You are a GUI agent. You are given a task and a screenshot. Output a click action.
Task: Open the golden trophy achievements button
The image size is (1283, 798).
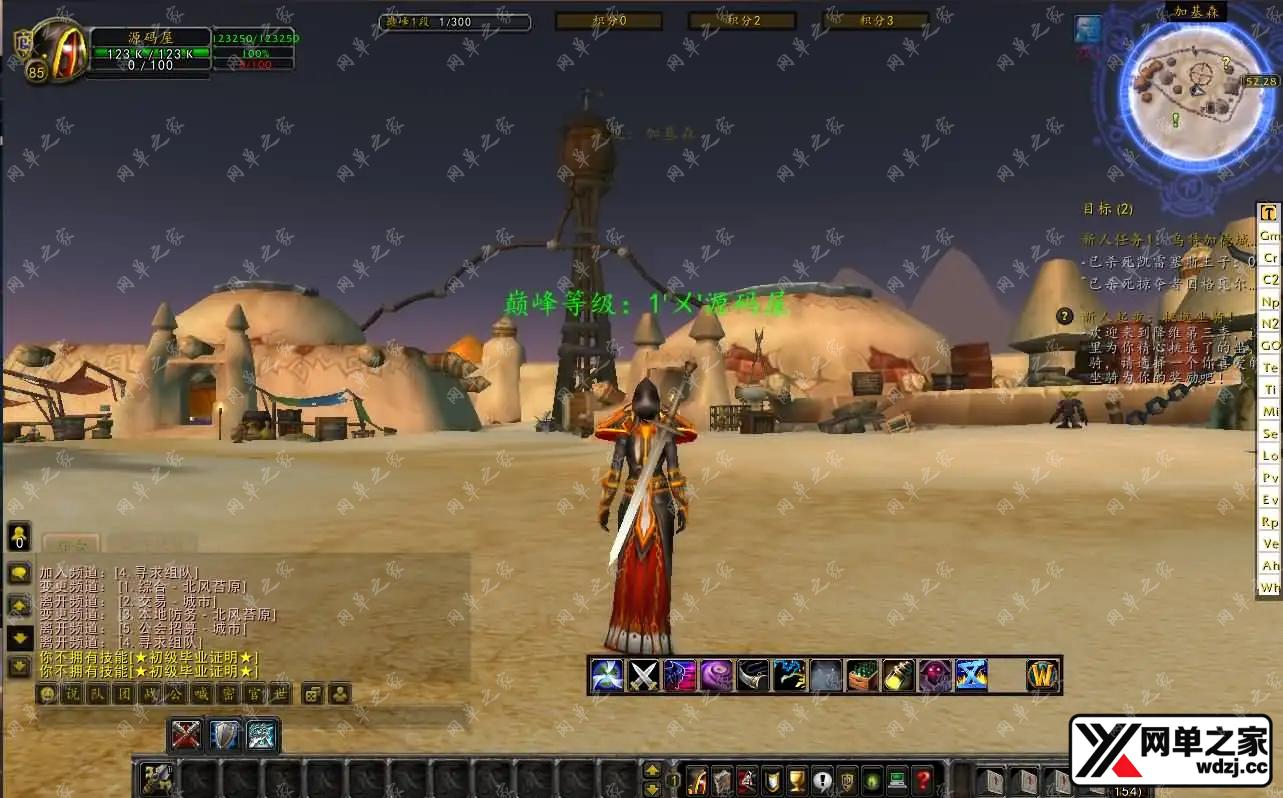797,779
